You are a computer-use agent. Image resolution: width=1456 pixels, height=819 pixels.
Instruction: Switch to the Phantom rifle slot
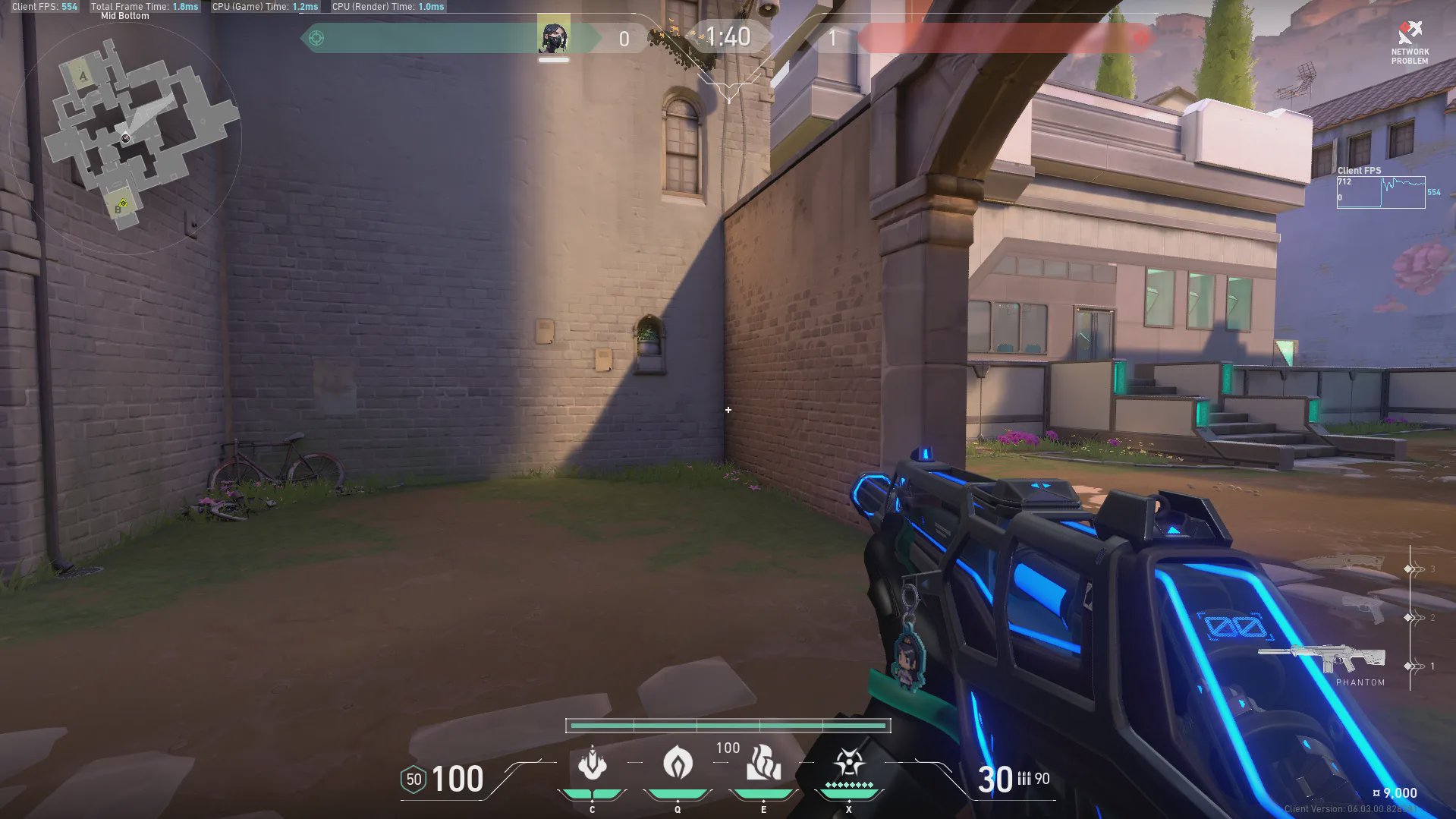pos(1324,659)
